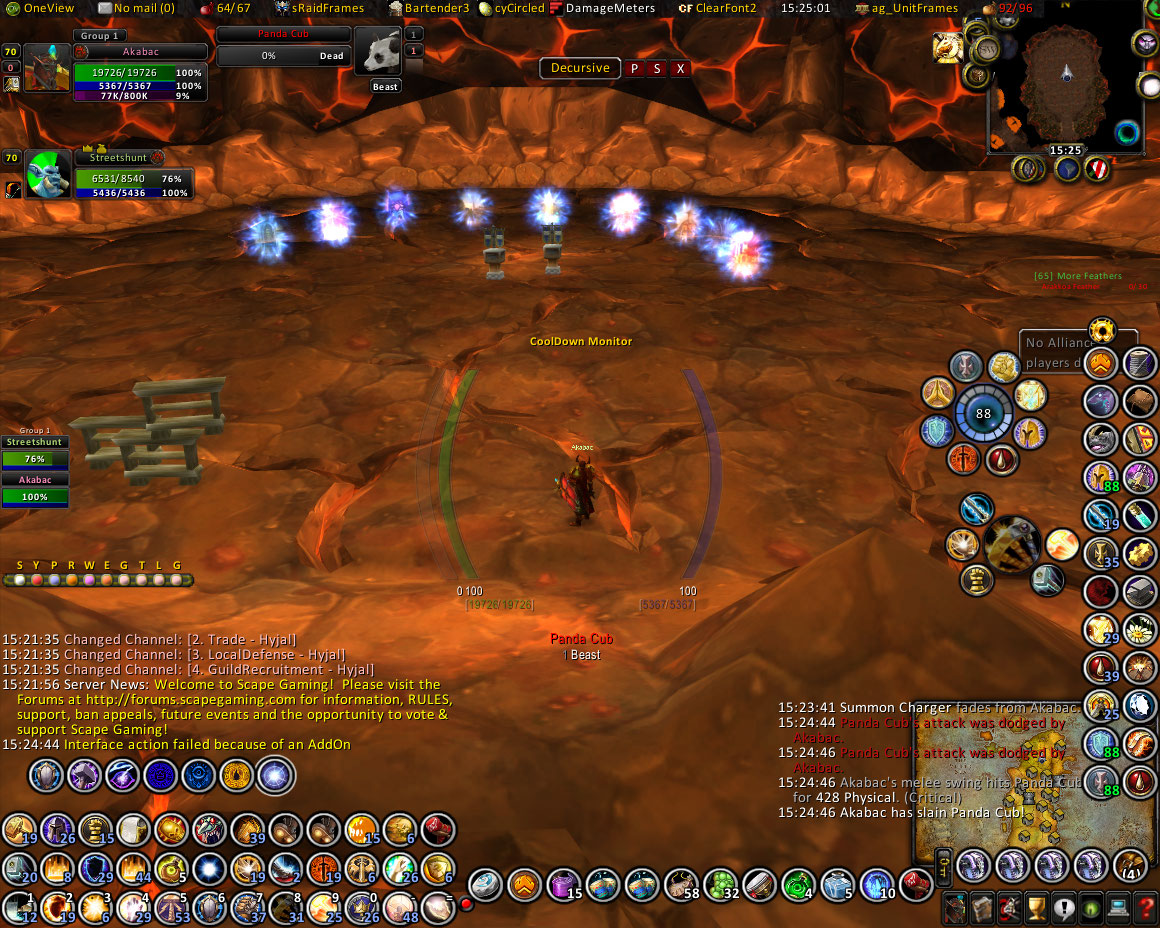
Task: Select Streetshunt's party portrait
Action: pos(47,174)
